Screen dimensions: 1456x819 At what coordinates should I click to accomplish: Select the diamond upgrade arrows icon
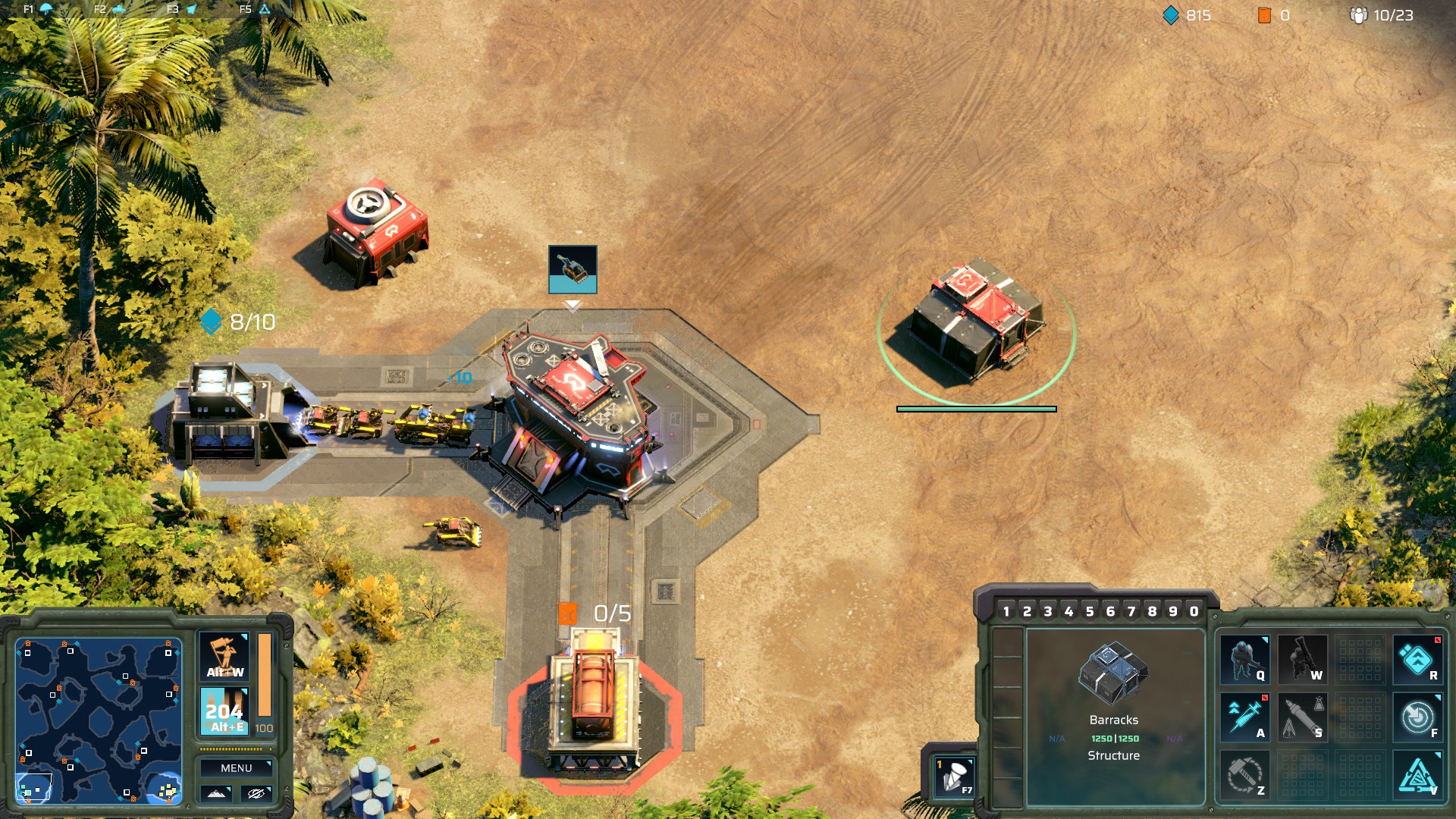pyautogui.click(x=1417, y=660)
